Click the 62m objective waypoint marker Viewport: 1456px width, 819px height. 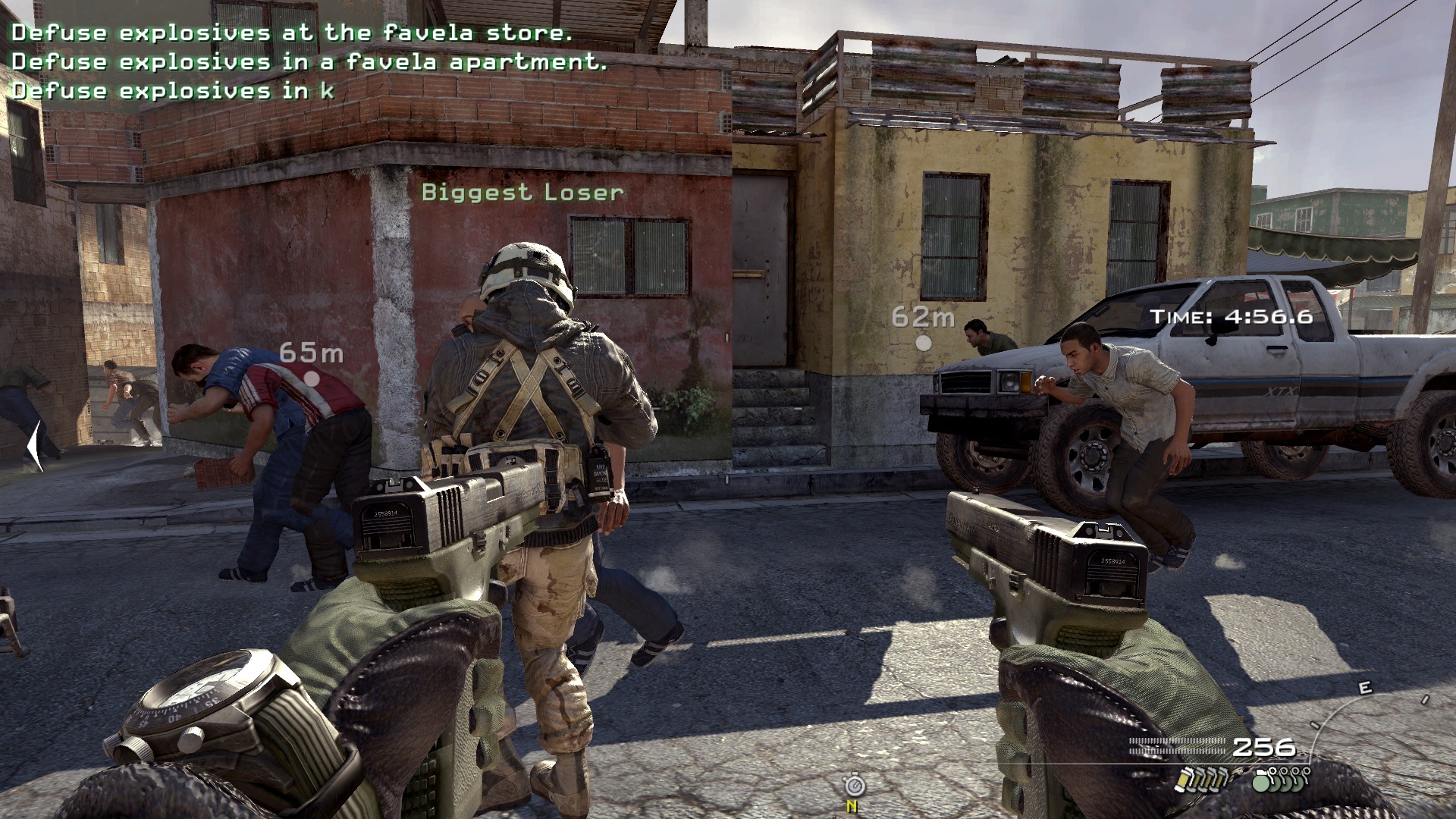pos(923,342)
